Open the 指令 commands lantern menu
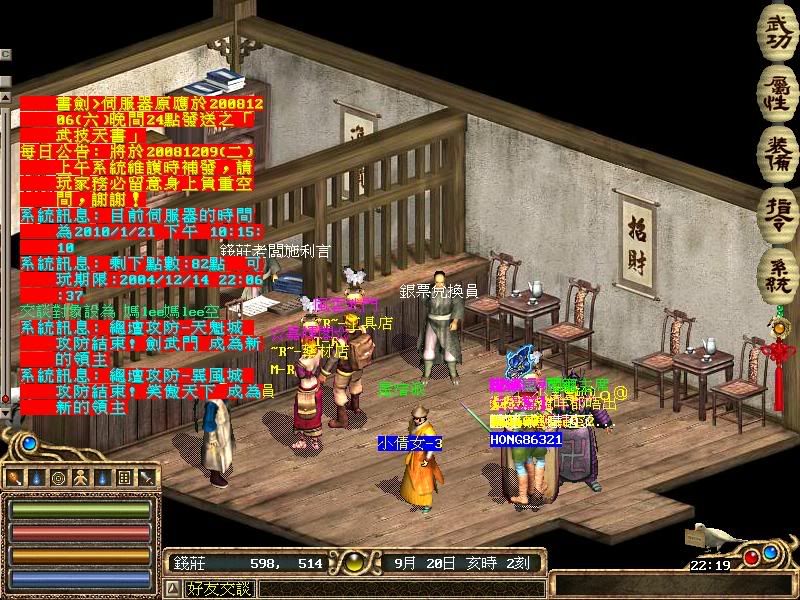This screenshot has height=600, width=800. point(778,213)
